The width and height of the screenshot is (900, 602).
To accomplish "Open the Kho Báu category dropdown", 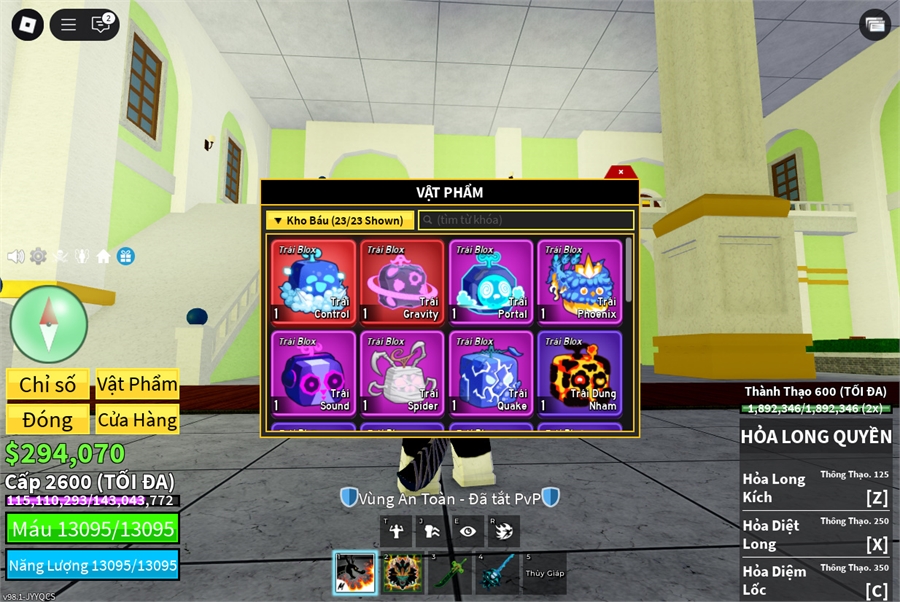I will click(340, 220).
